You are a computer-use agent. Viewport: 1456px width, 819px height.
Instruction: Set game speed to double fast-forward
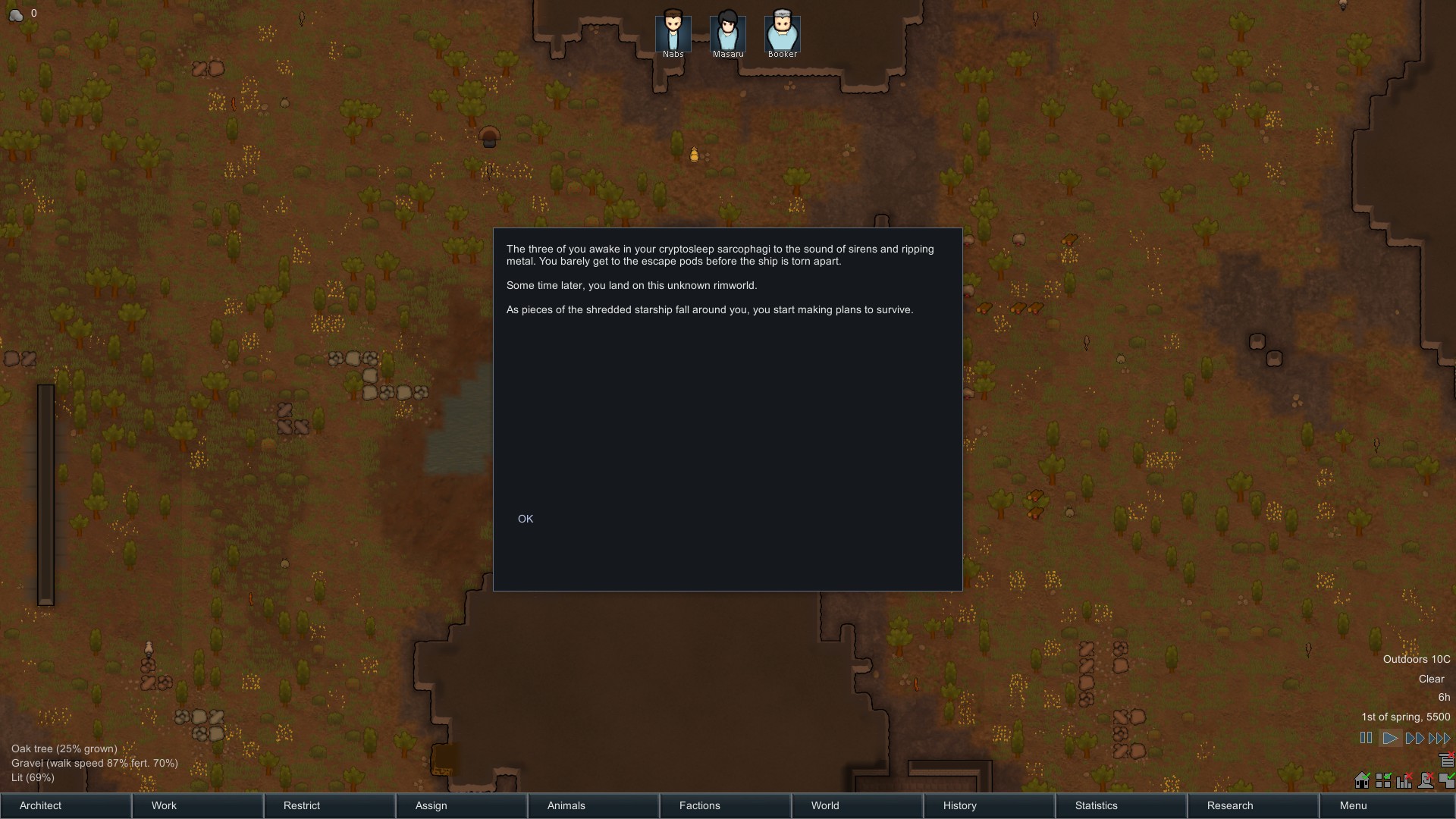(x=1414, y=738)
